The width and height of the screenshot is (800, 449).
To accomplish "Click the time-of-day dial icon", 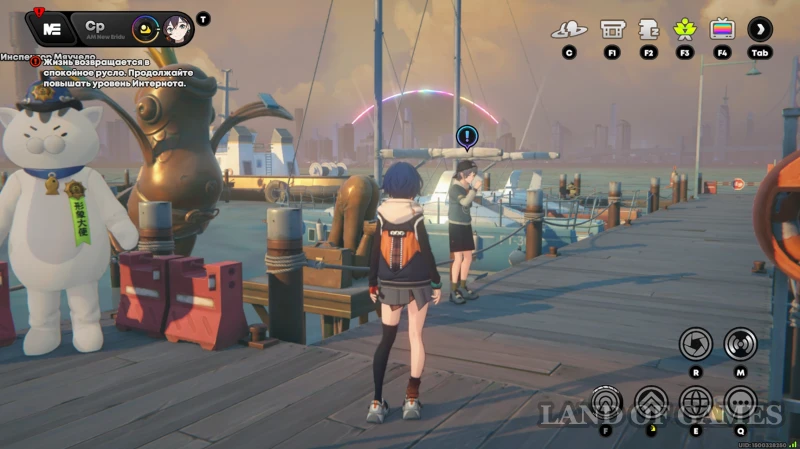I will (146, 28).
